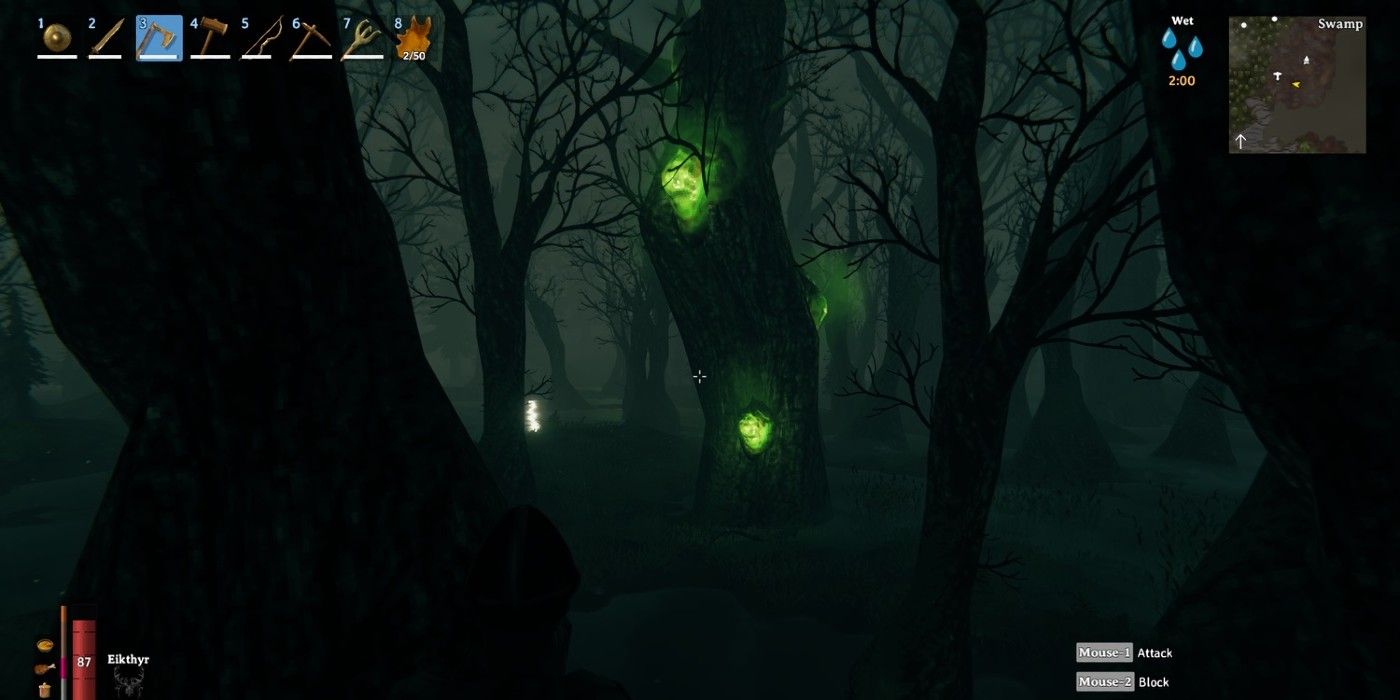Select the round shield in hotbar slot 1
1400x700 pixels.
(x=57, y=38)
